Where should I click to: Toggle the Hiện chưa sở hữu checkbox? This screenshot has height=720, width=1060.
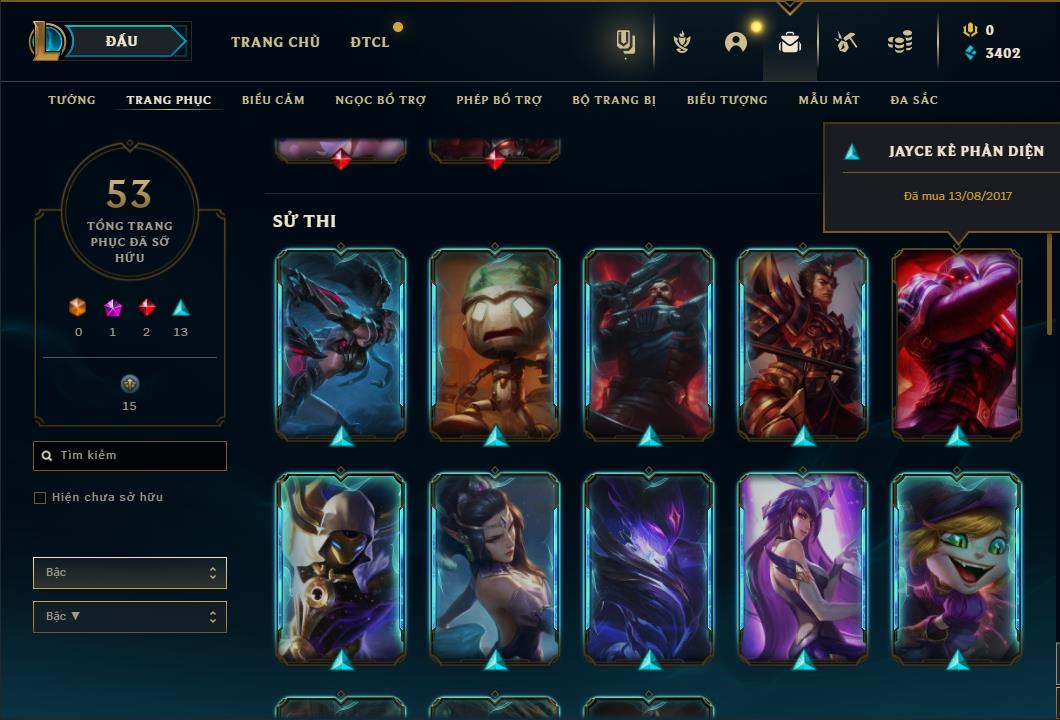[x=40, y=498]
